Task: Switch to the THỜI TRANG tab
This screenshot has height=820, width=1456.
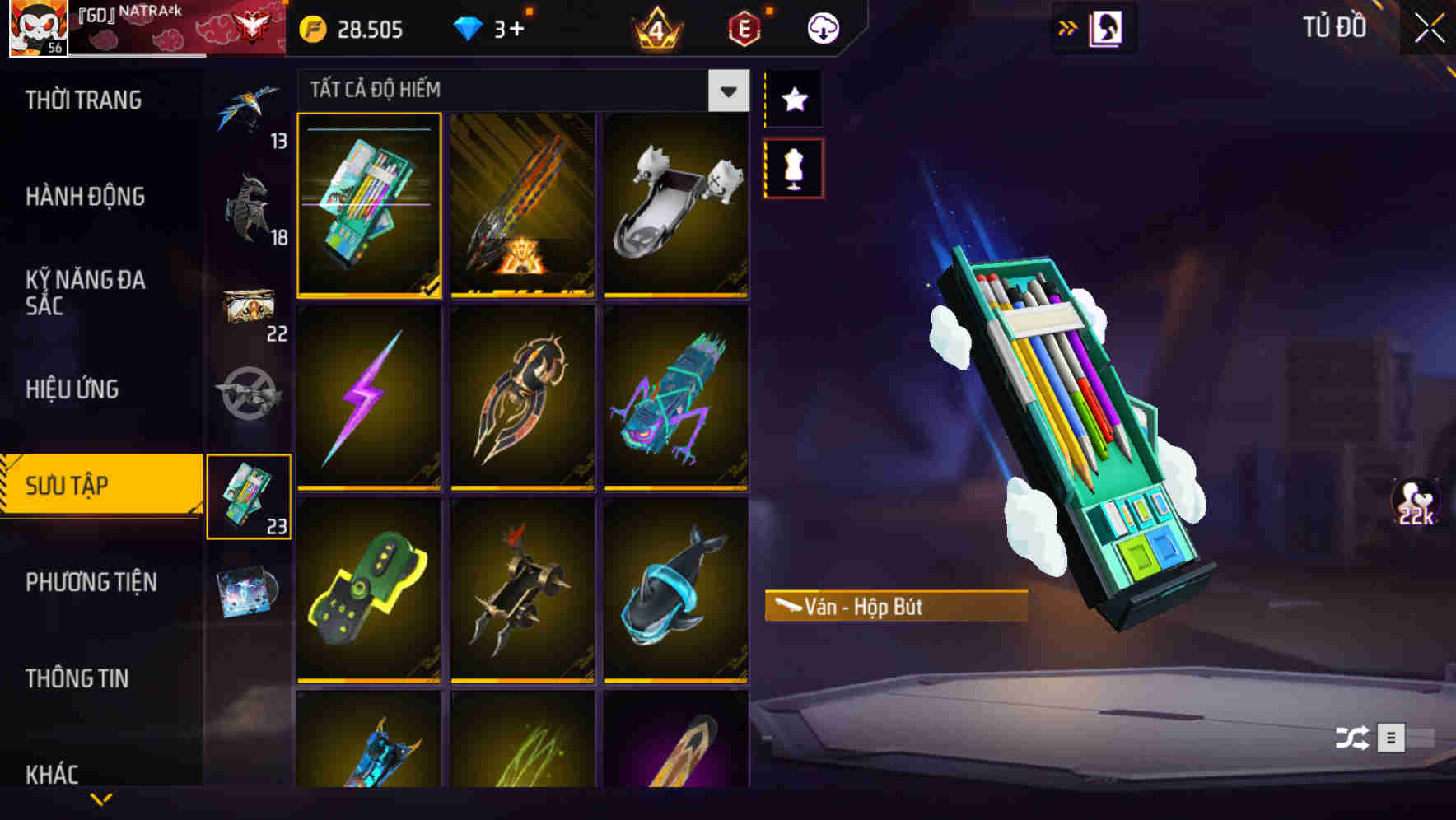Action: [x=82, y=100]
